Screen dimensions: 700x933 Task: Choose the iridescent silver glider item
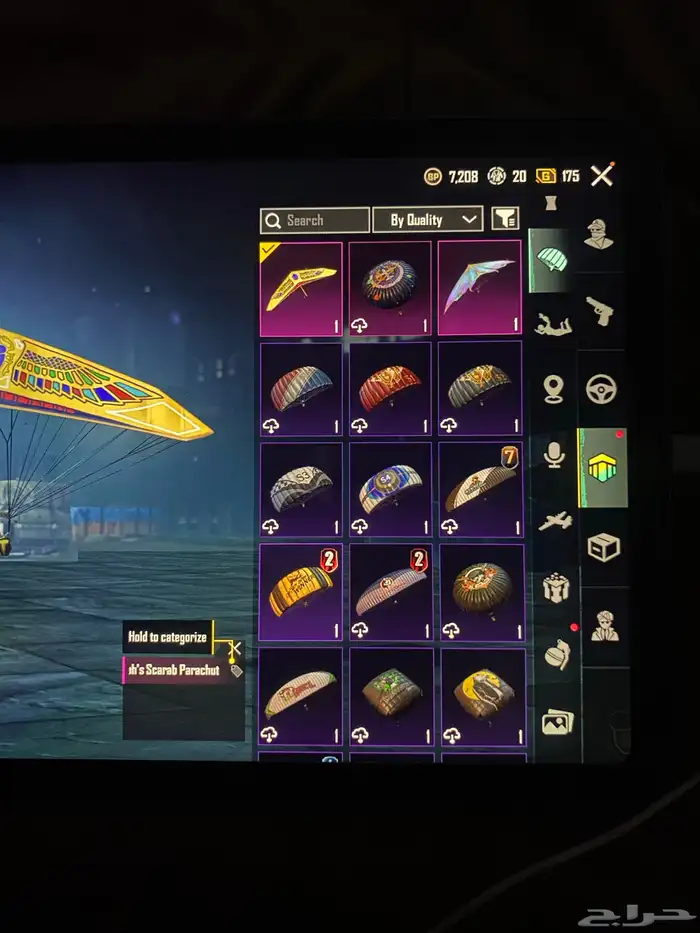tap(479, 287)
